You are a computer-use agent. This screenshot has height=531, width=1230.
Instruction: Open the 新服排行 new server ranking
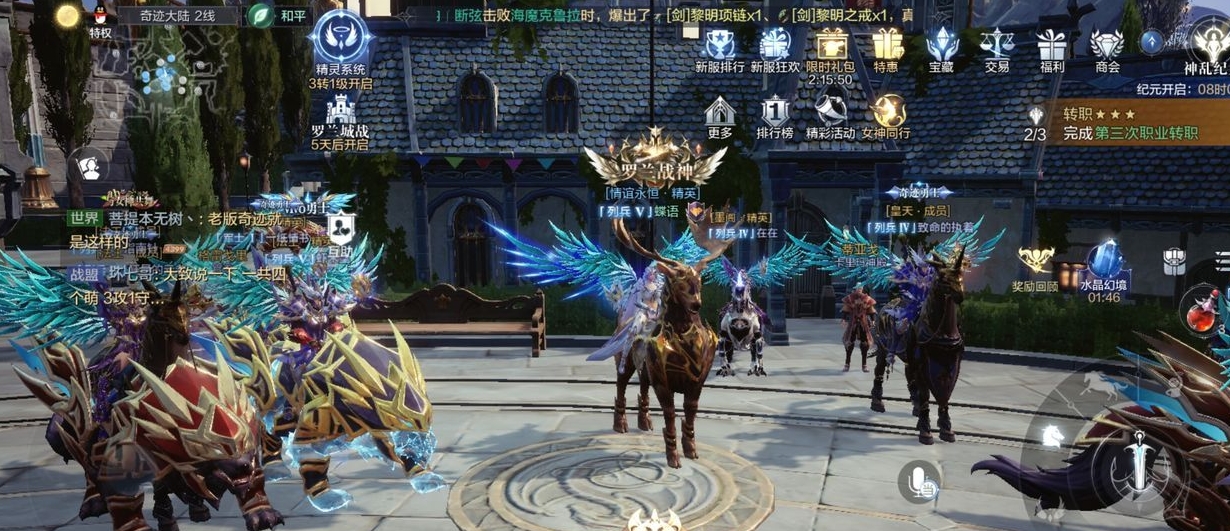(x=719, y=45)
